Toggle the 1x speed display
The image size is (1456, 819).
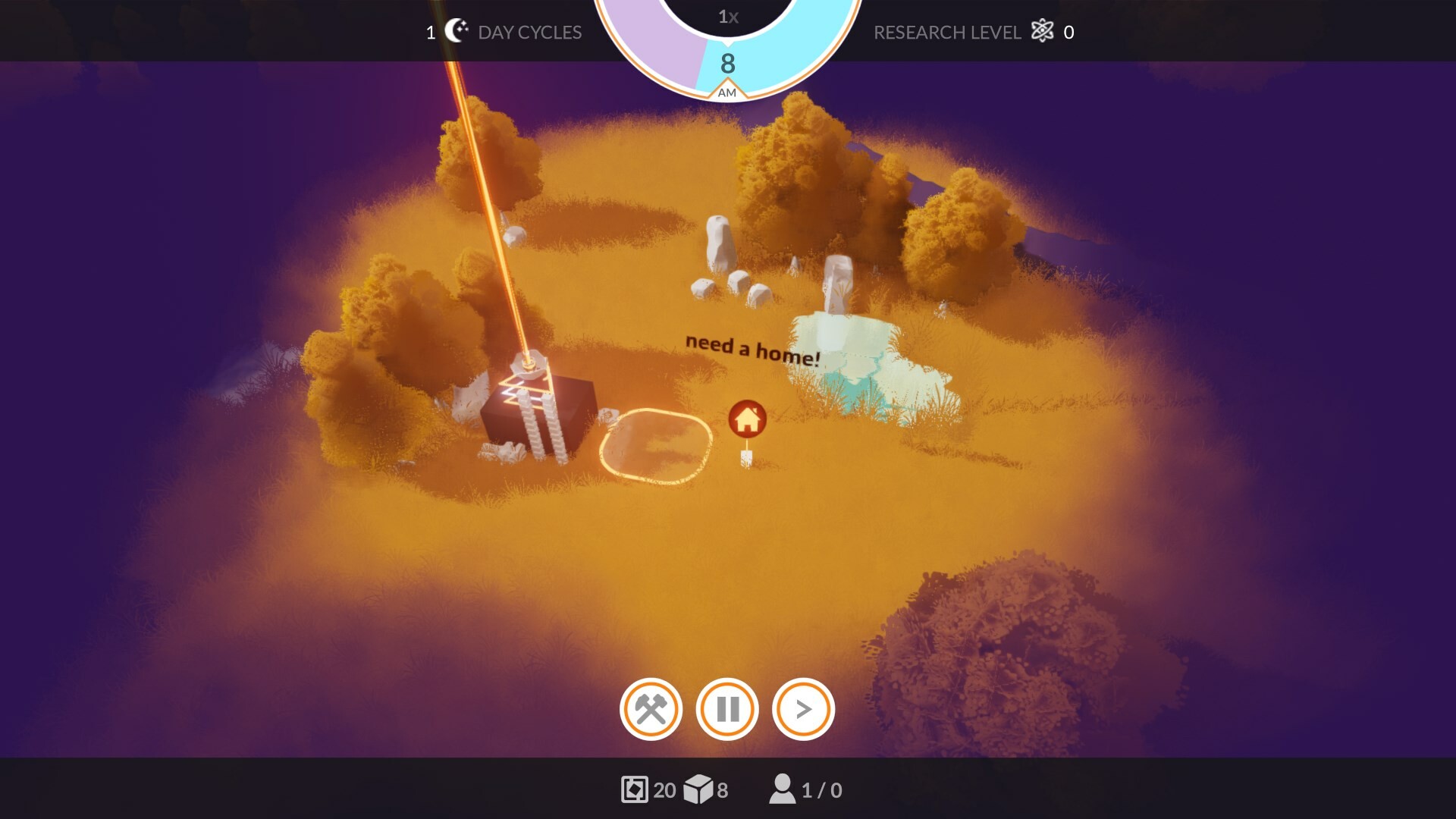726,17
